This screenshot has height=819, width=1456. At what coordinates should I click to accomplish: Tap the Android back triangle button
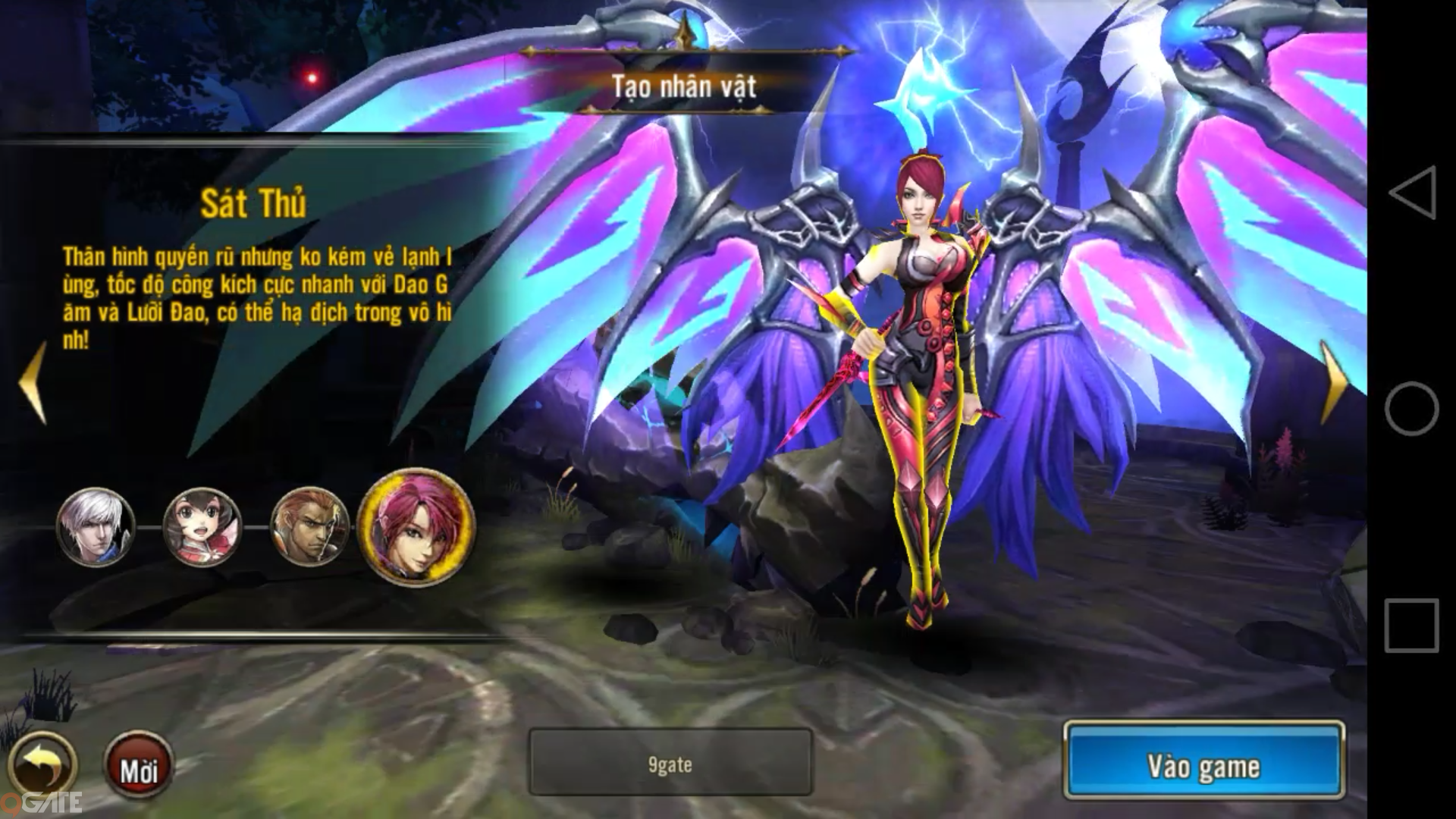tap(1411, 193)
